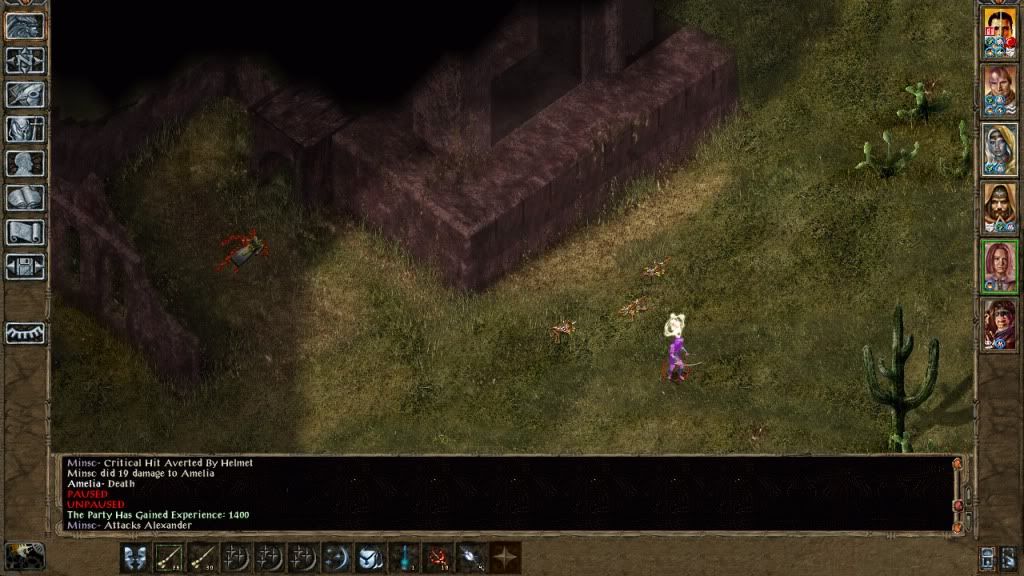This screenshot has height=576, width=1024.
Task: Activate the talk masks action
Action: click(136, 557)
